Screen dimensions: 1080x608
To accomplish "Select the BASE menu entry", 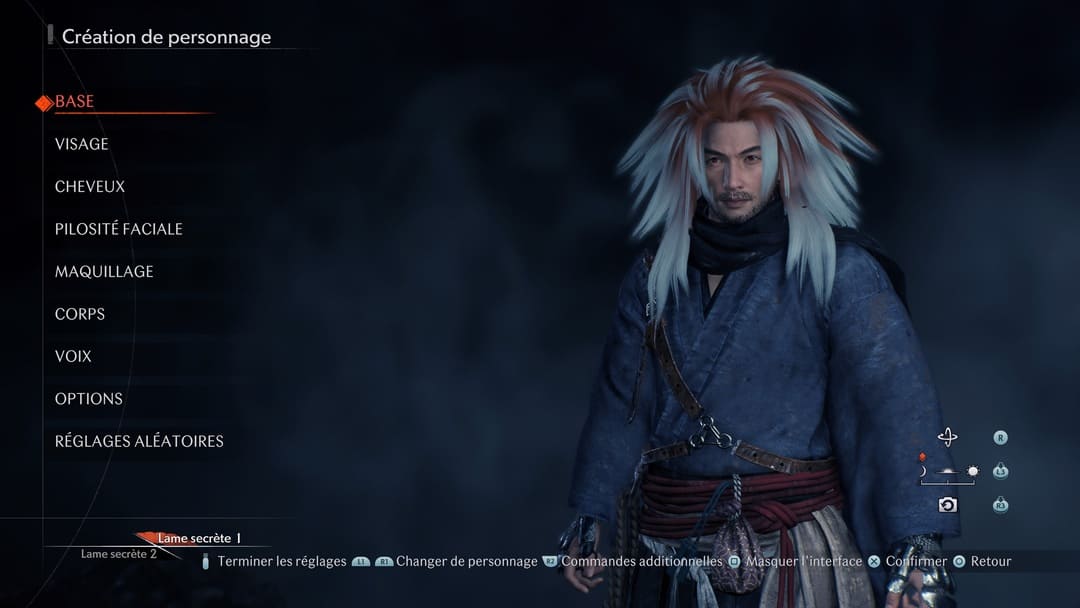I will tap(75, 102).
